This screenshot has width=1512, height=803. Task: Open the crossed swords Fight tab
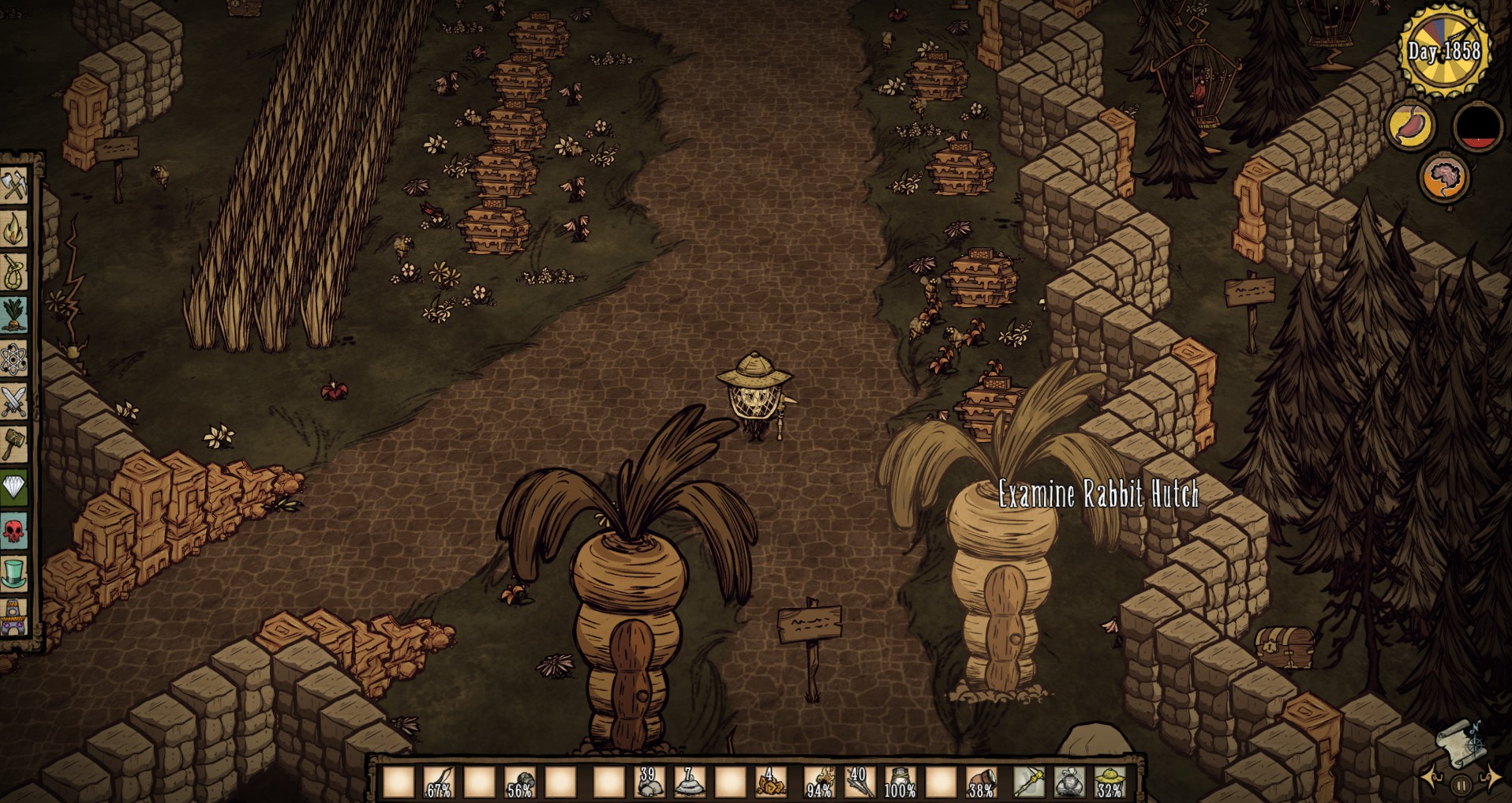tap(14, 401)
